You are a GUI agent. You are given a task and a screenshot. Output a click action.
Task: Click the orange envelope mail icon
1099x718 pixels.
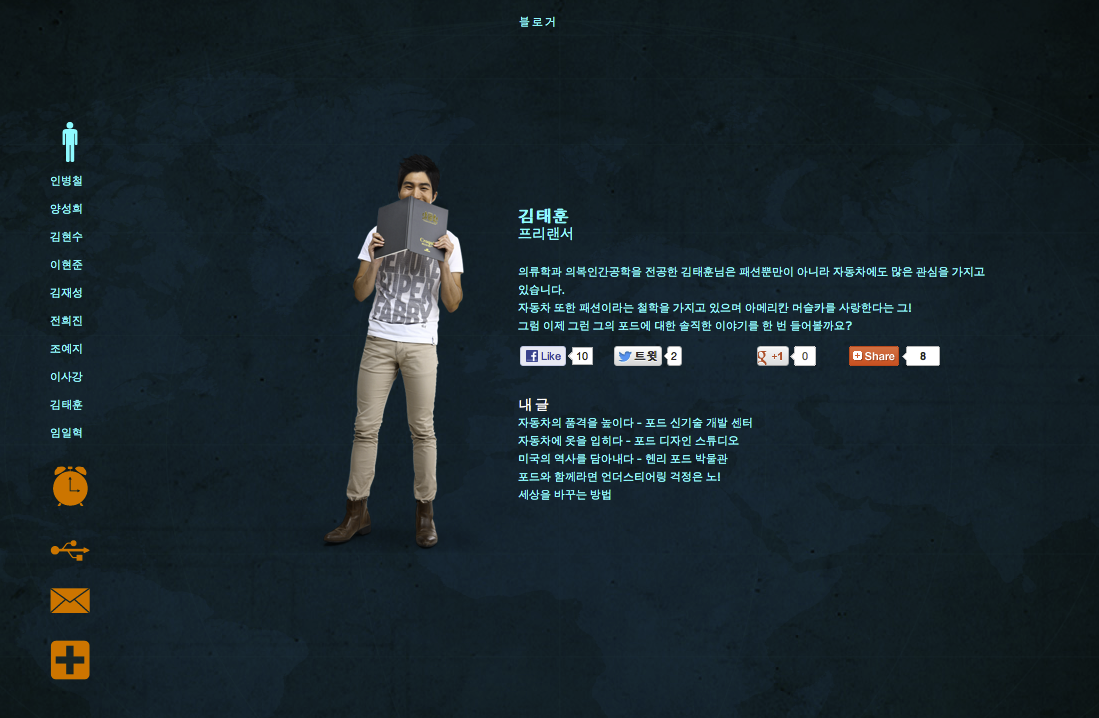pos(70,601)
